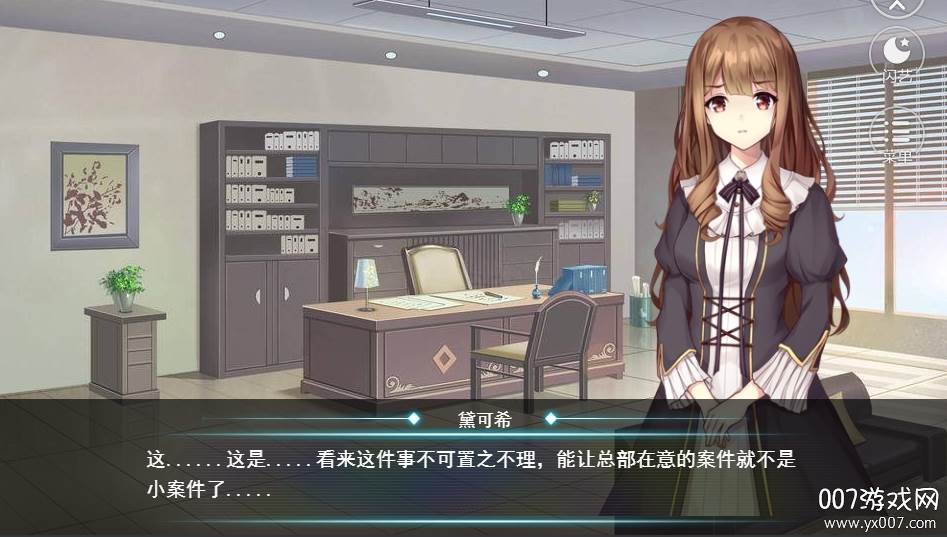Open the 菜单 list menu button
This screenshot has width=947, height=537.
click(896, 133)
